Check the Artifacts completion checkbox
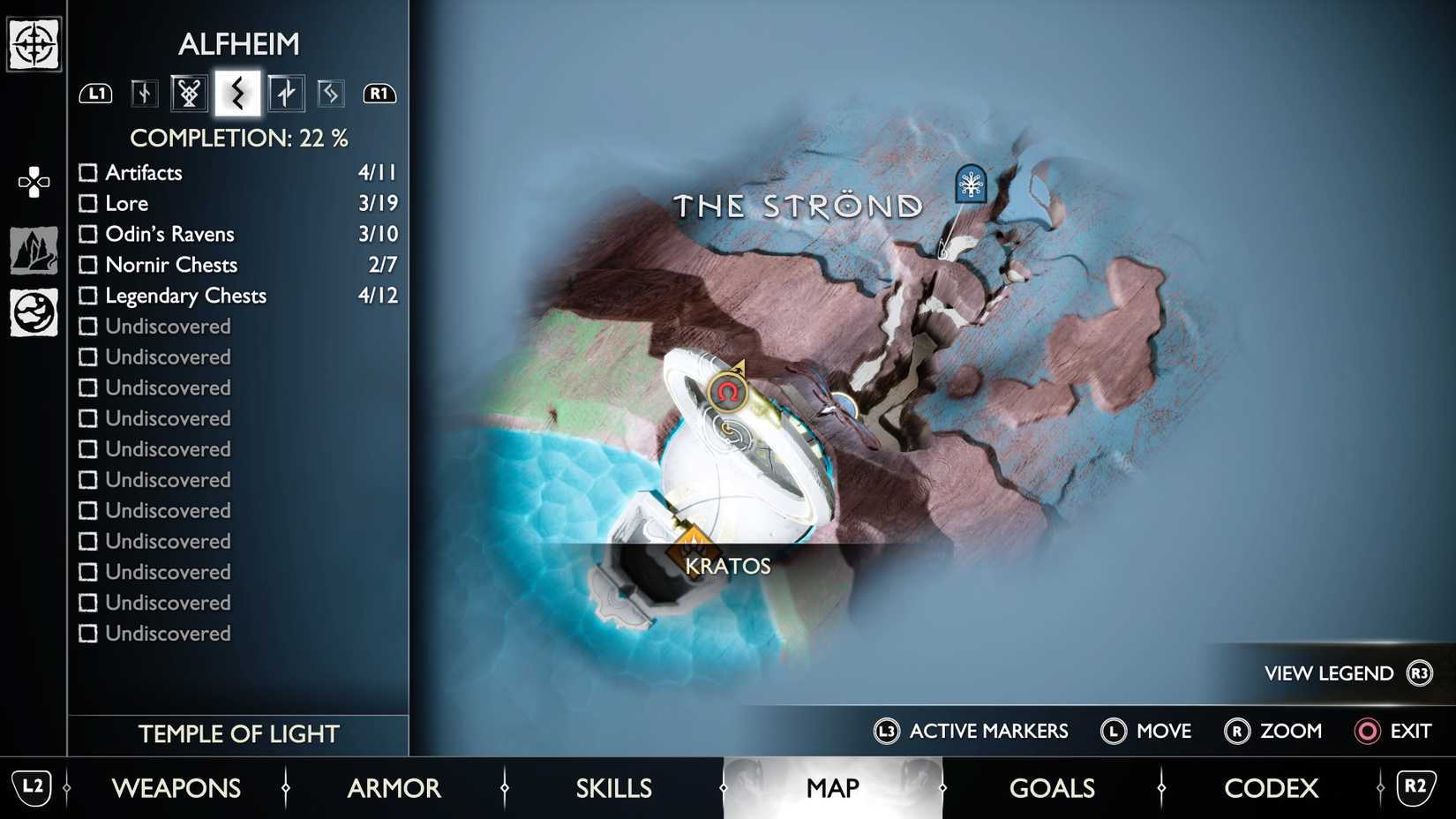 pyautogui.click(x=88, y=172)
